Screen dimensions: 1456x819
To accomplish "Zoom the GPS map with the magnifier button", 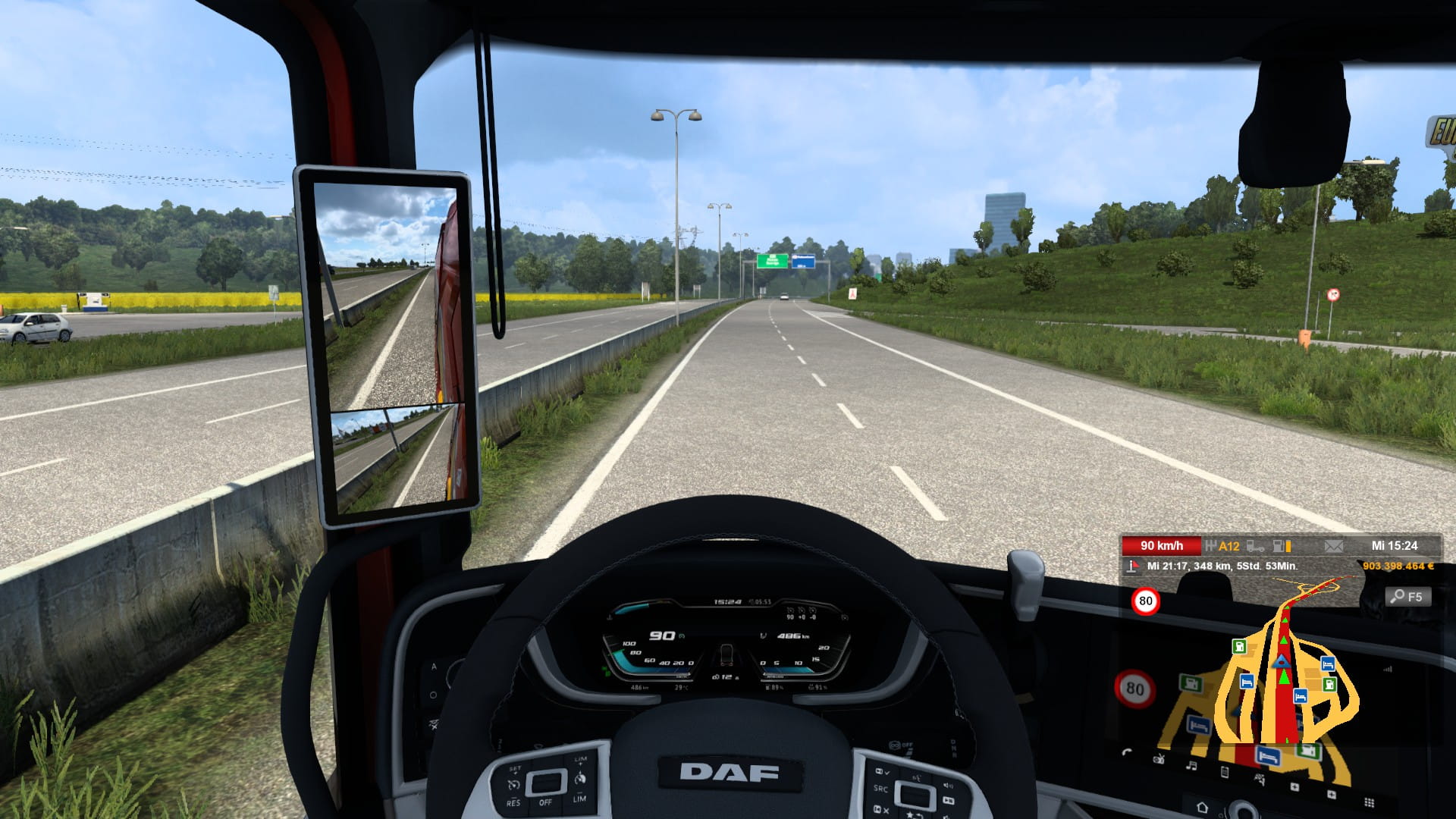I will [1410, 597].
